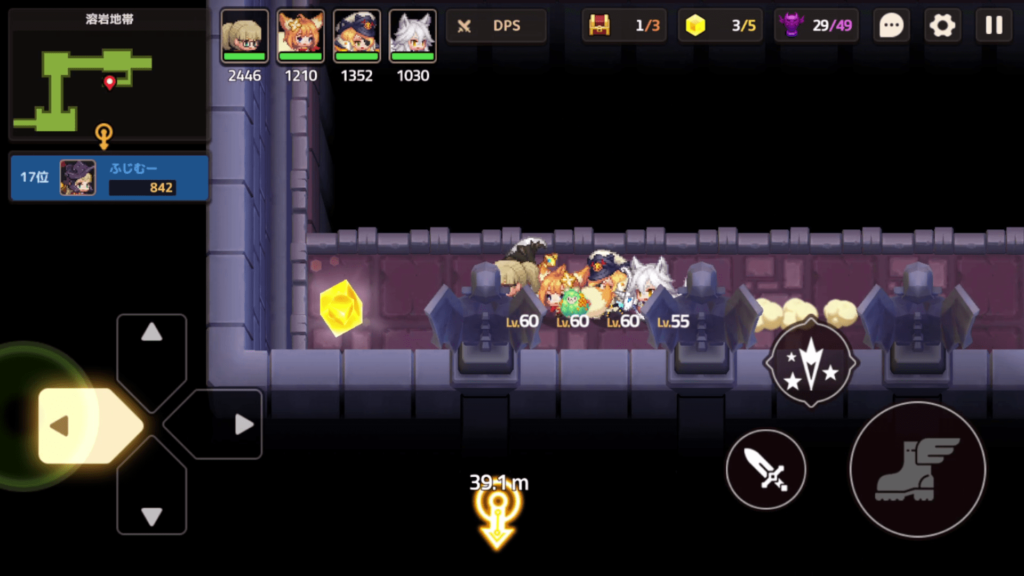This screenshot has height=576, width=1024.
Task: Tap the sword attack button
Action: pos(766,469)
